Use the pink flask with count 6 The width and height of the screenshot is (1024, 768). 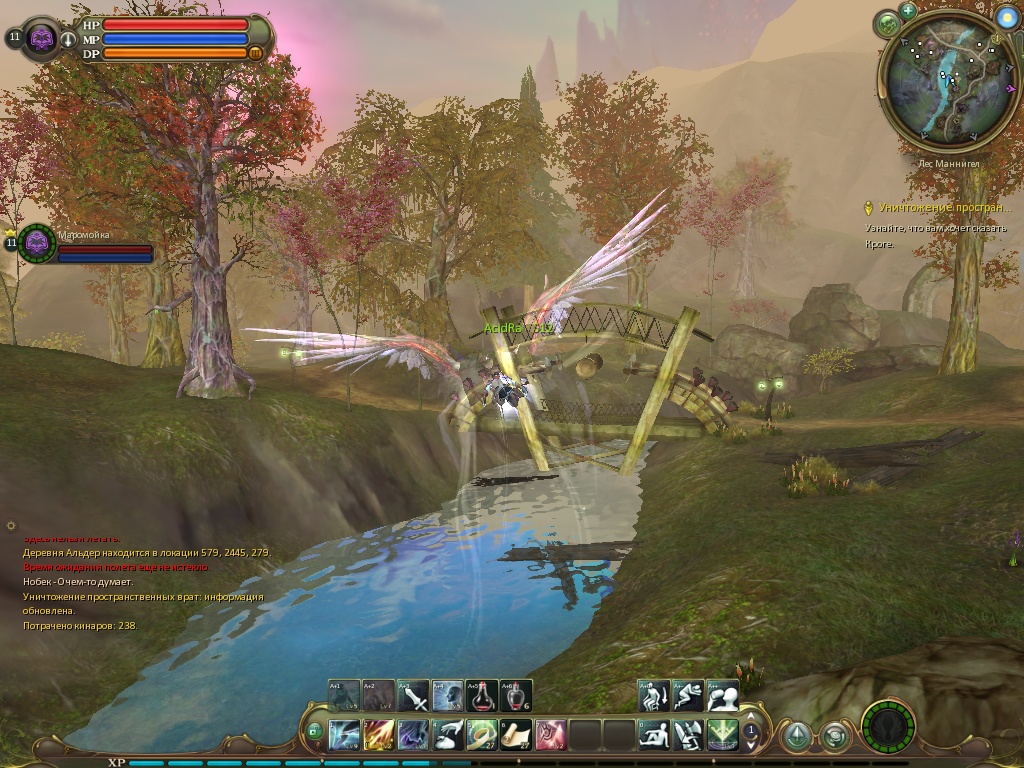pyautogui.click(x=516, y=696)
